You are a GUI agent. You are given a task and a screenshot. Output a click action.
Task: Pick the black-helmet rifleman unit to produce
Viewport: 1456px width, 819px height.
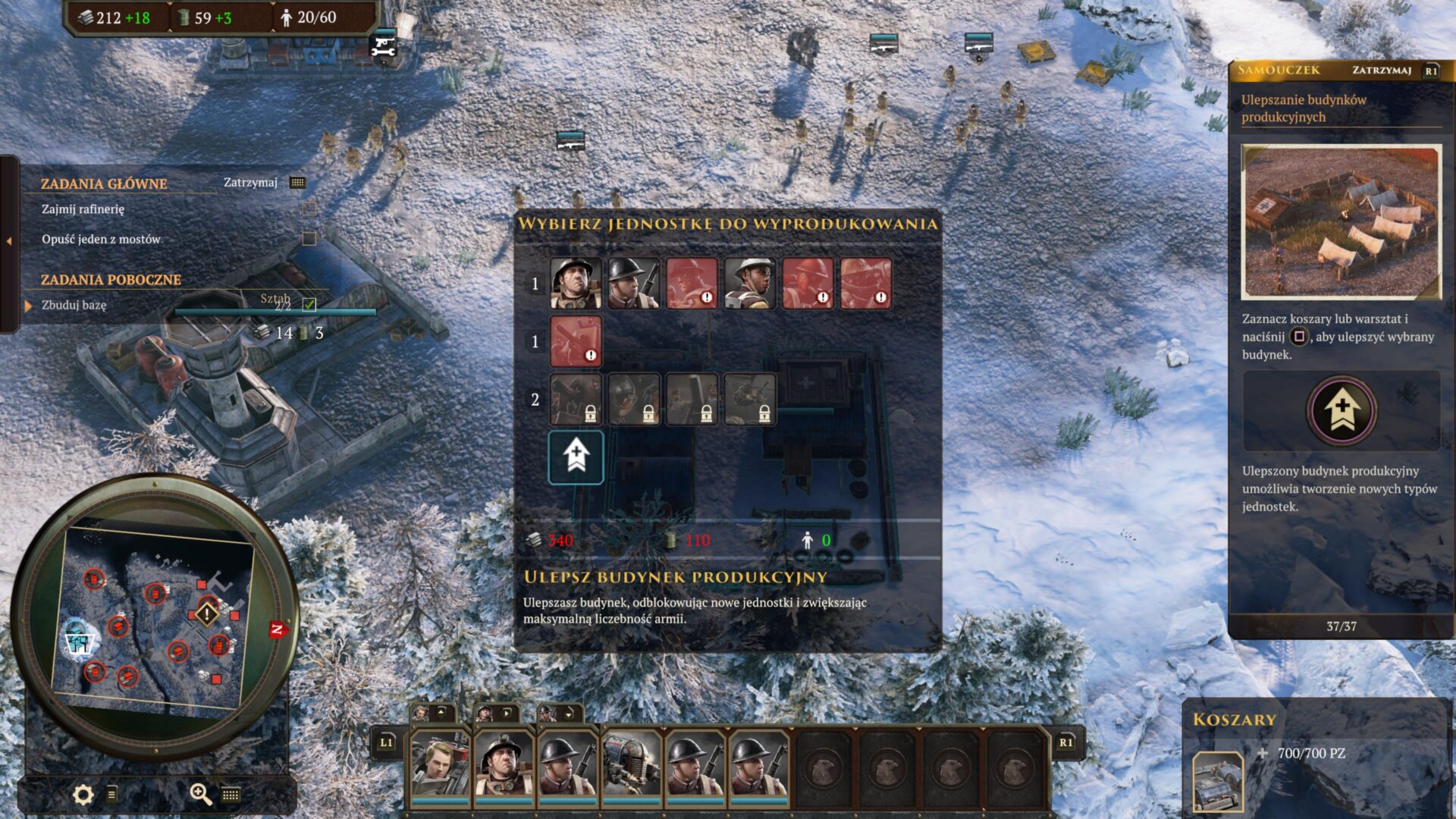tap(633, 284)
